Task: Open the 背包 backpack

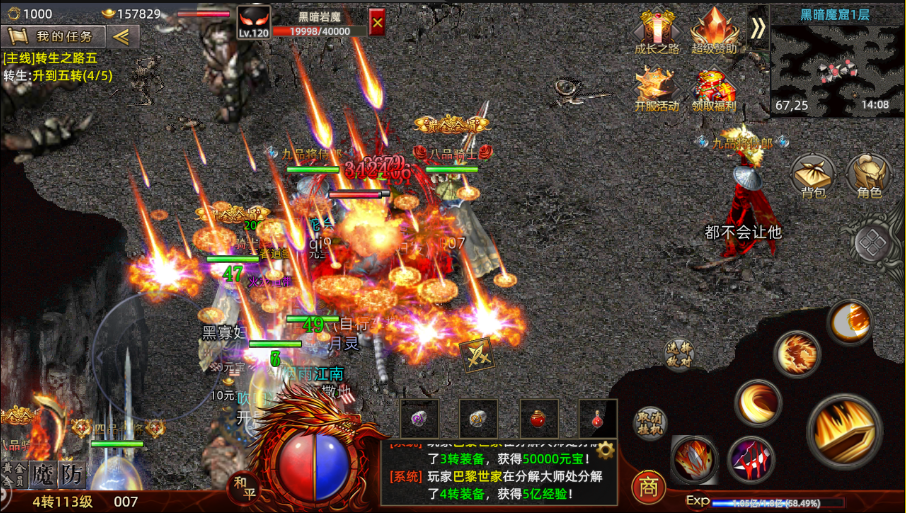Action: point(812,175)
